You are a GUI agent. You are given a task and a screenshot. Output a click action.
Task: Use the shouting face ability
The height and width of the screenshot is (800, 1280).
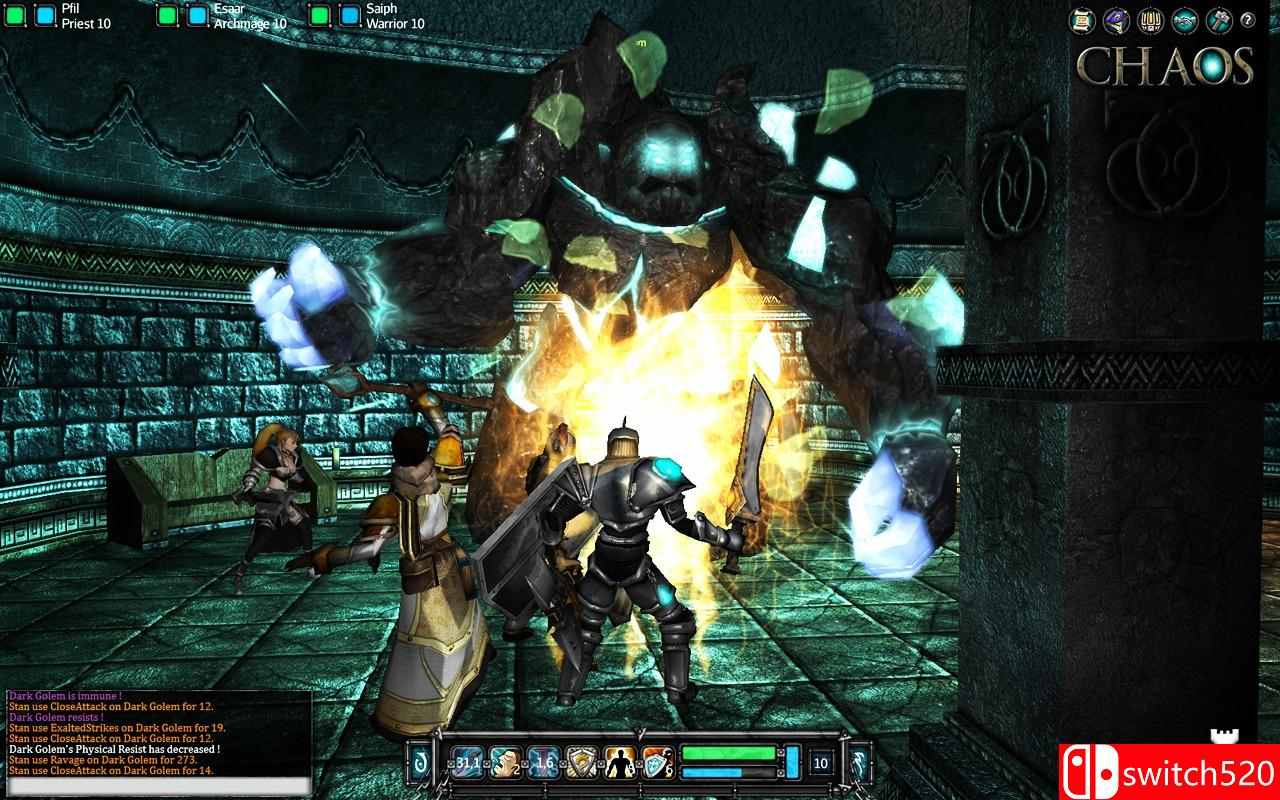505,763
